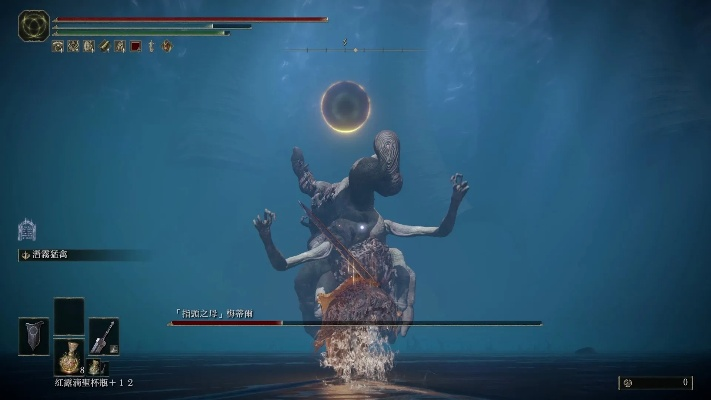Click the compass bar at the top
Viewport: 711px width, 400px height.
click(355, 49)
